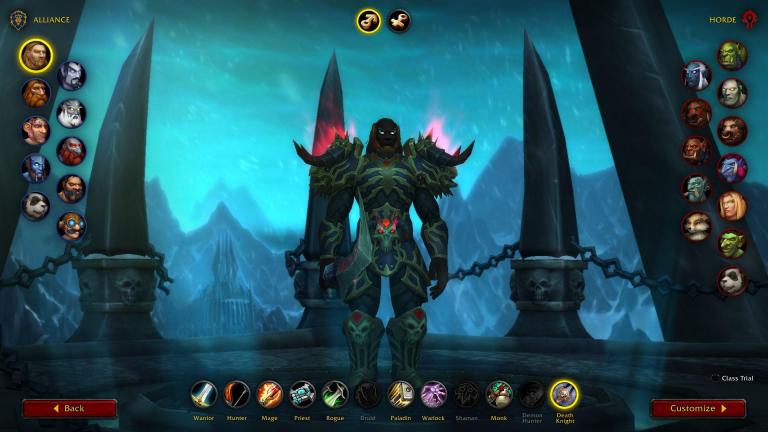Screen dimensions: 768x432
Task: Pick the Warlock class icon
Action: click(433, 394)
